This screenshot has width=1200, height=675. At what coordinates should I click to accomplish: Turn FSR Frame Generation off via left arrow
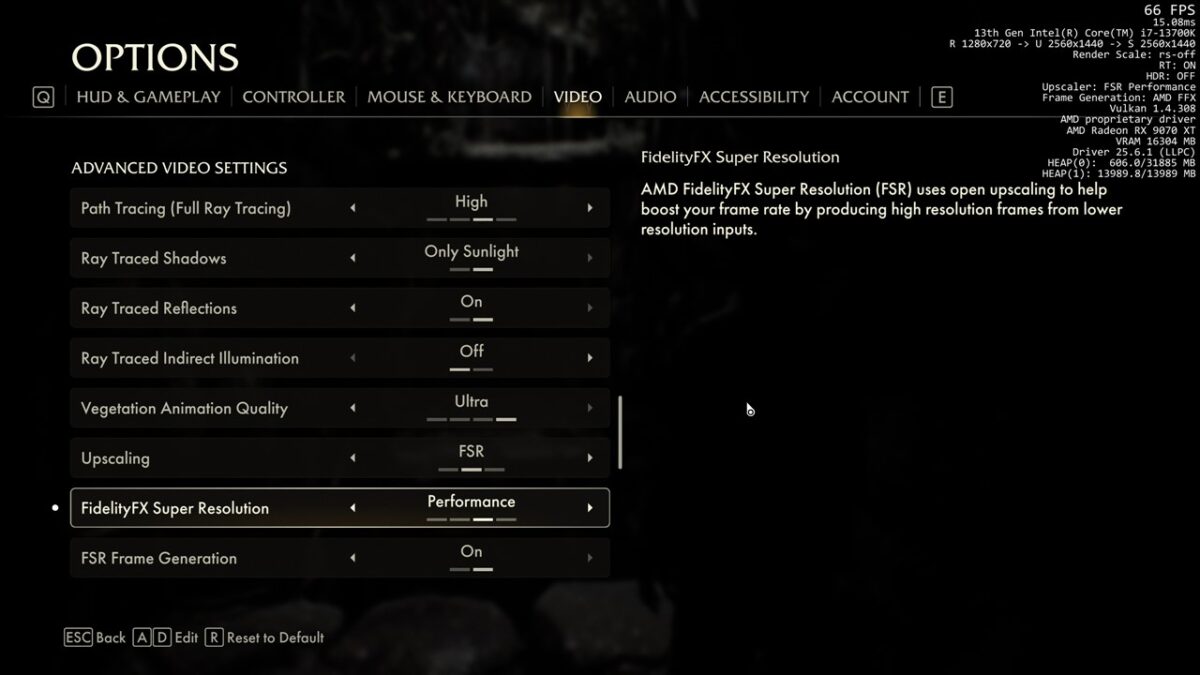click(x=353, y=558)
